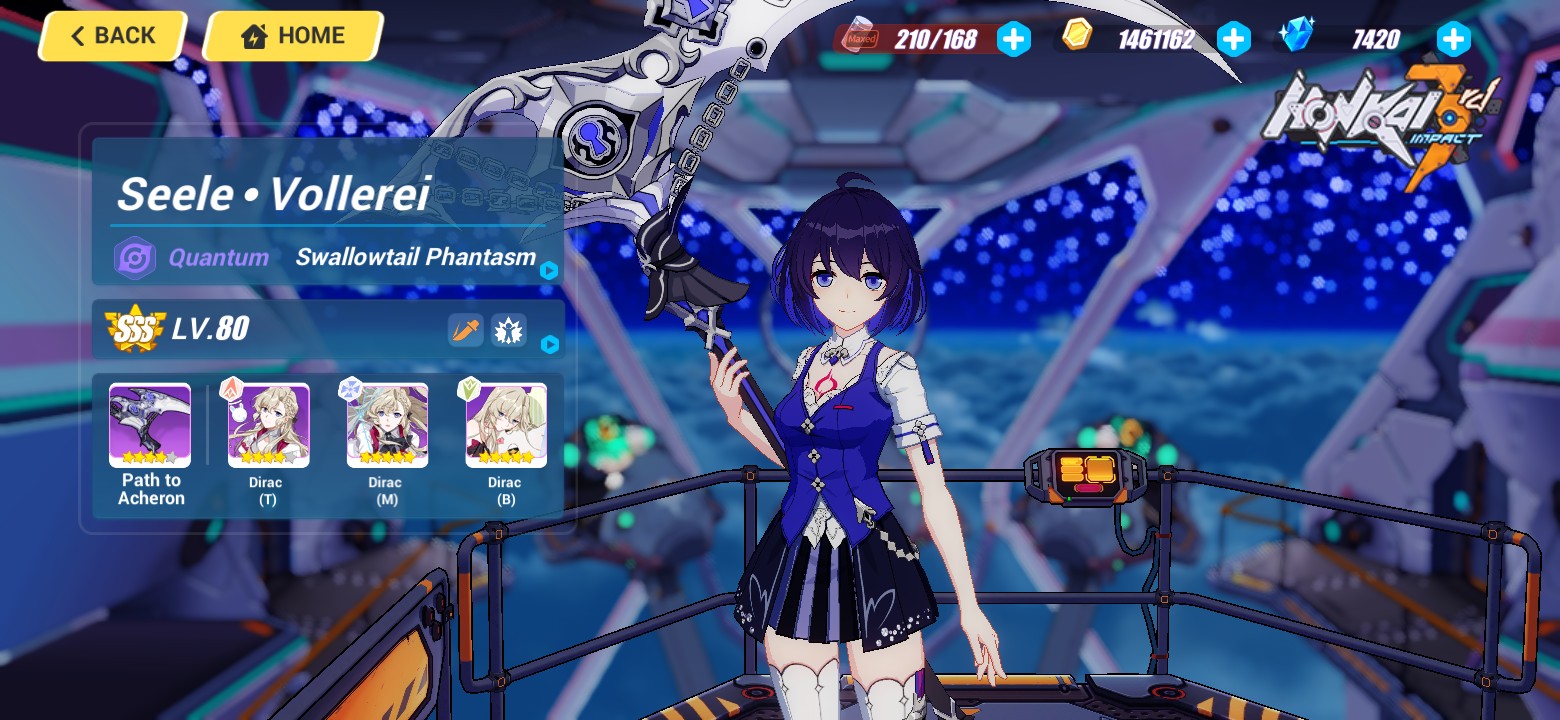Click BACK to leave this screen
The height and width of the screenshot is (720, 1560).
coord(111,36)
